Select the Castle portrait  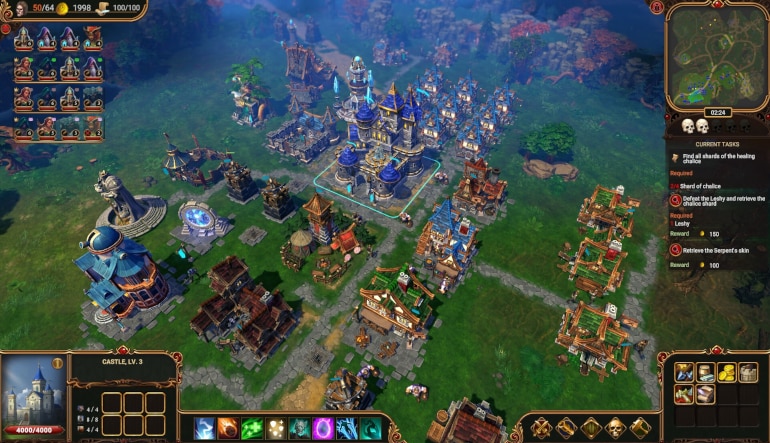coord(34,391)
